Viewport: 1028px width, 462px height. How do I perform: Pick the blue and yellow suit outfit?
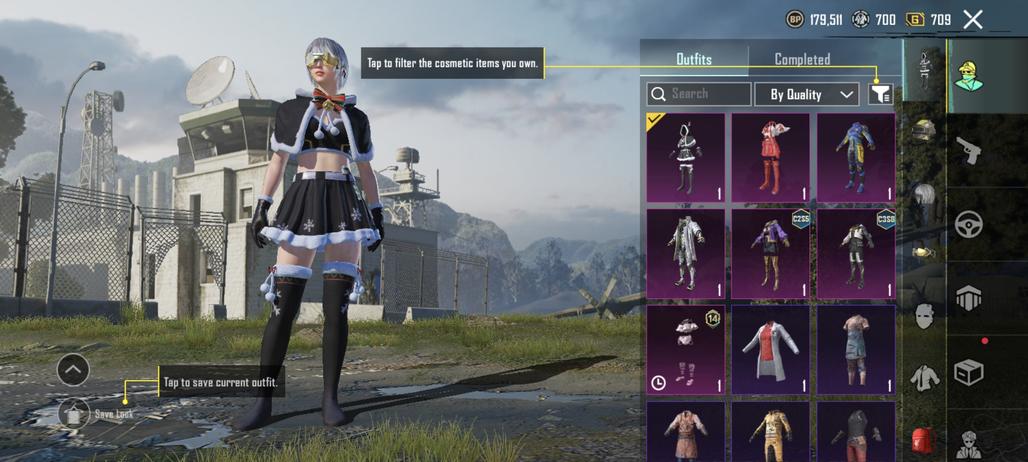(855, 158)
